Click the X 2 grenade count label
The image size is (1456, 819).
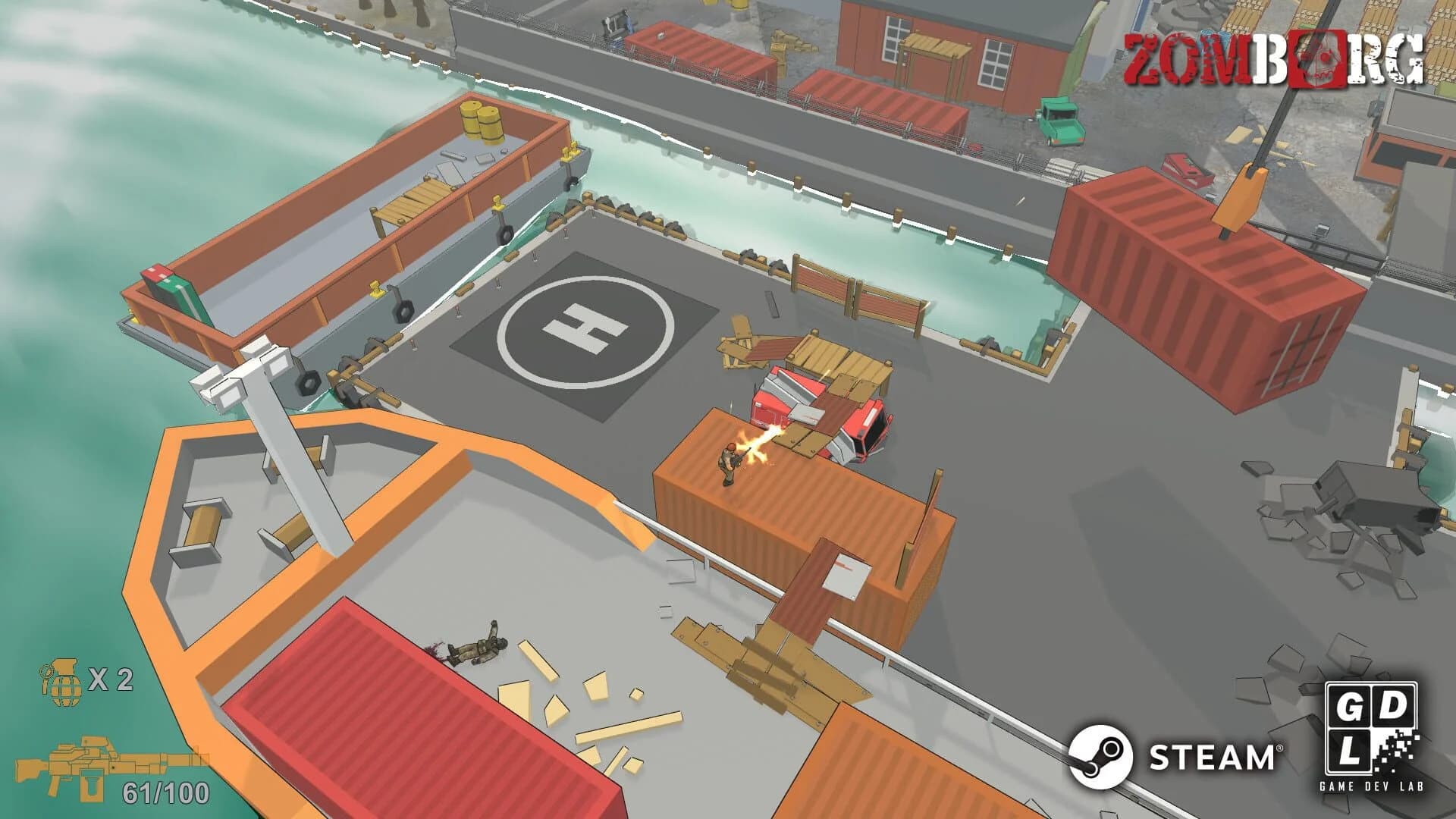click(111, 680)
